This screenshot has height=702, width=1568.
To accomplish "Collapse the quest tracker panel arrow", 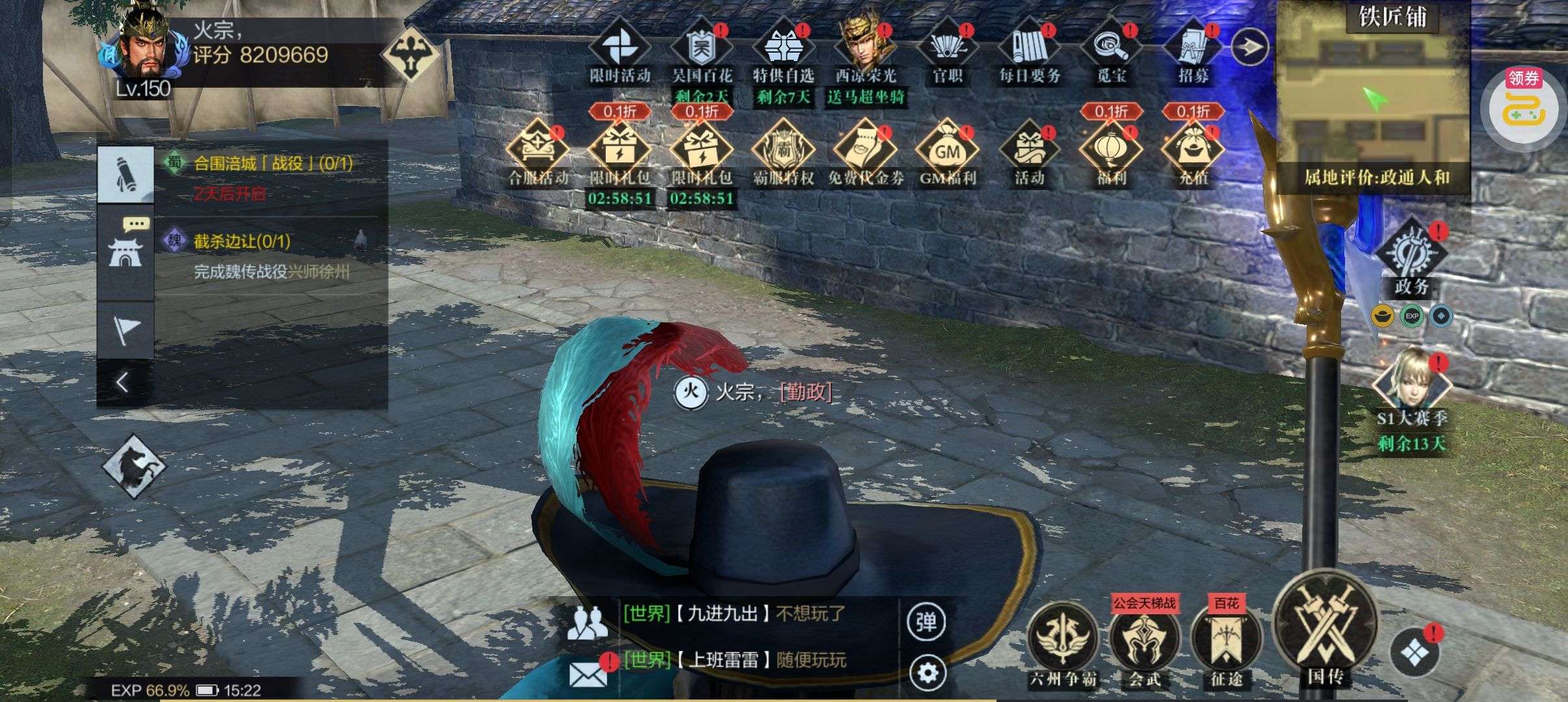I will click(123, 382).
